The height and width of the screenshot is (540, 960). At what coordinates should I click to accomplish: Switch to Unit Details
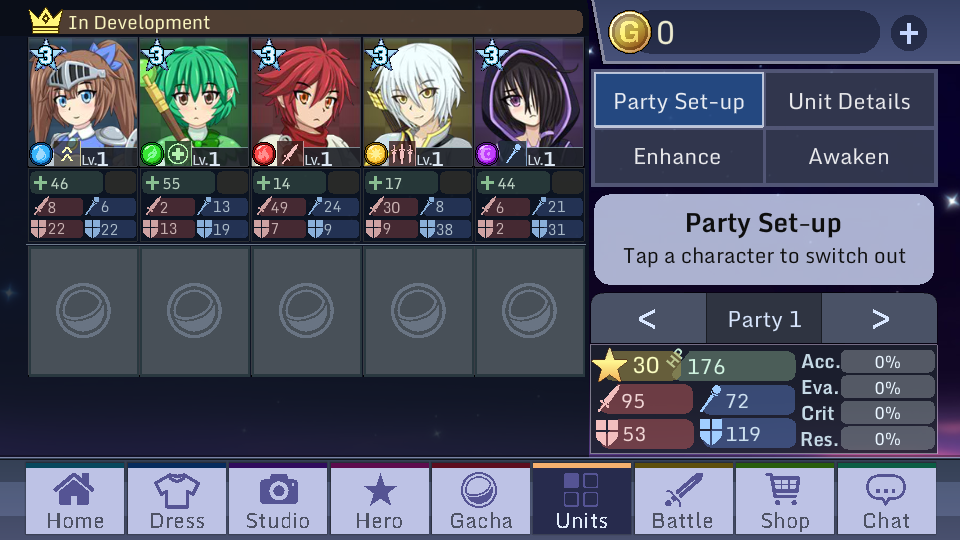click(x=849, y=101)
